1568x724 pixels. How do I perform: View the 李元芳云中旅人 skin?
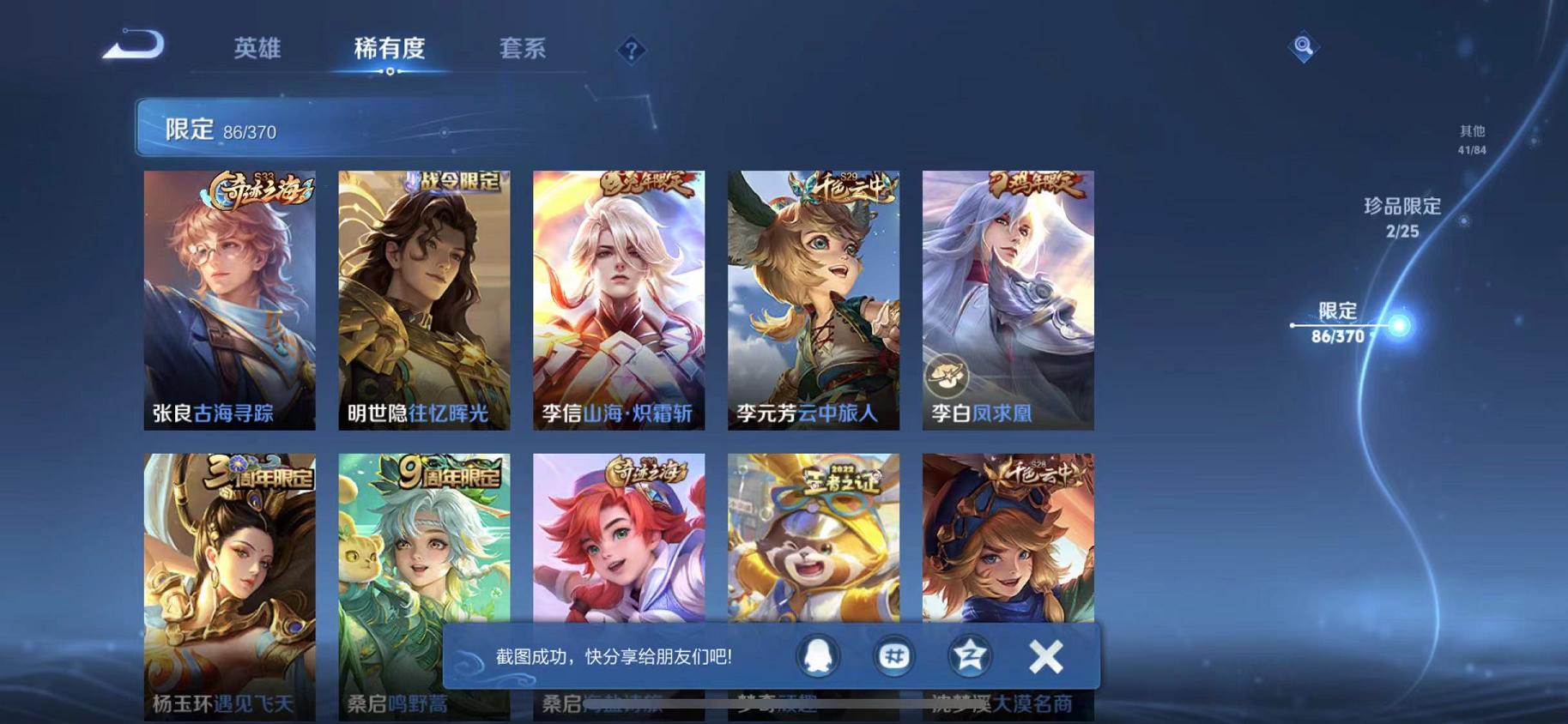pyautogui.click(x=813, y=300)
